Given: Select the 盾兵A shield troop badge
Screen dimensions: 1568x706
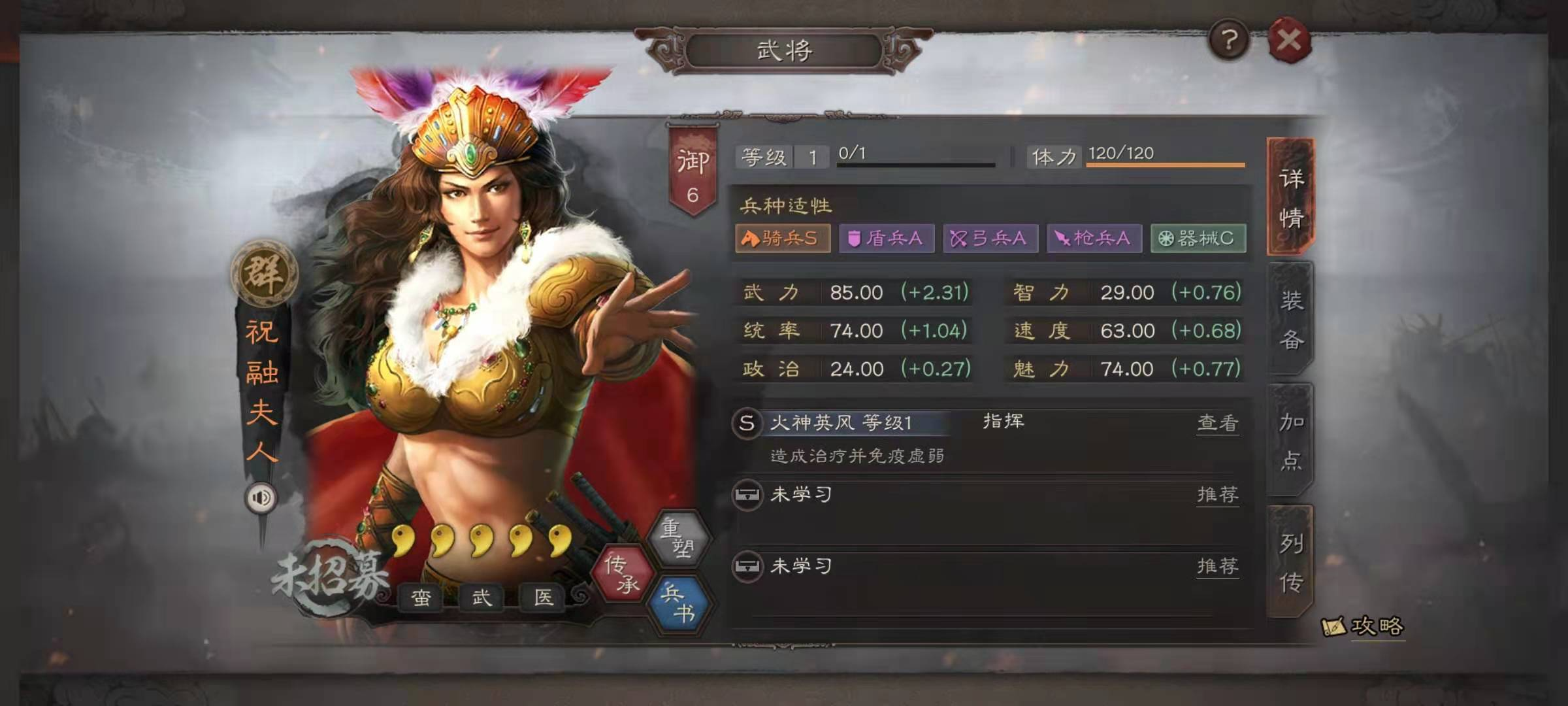Looking at the screenshot, I should pos(886,239).
